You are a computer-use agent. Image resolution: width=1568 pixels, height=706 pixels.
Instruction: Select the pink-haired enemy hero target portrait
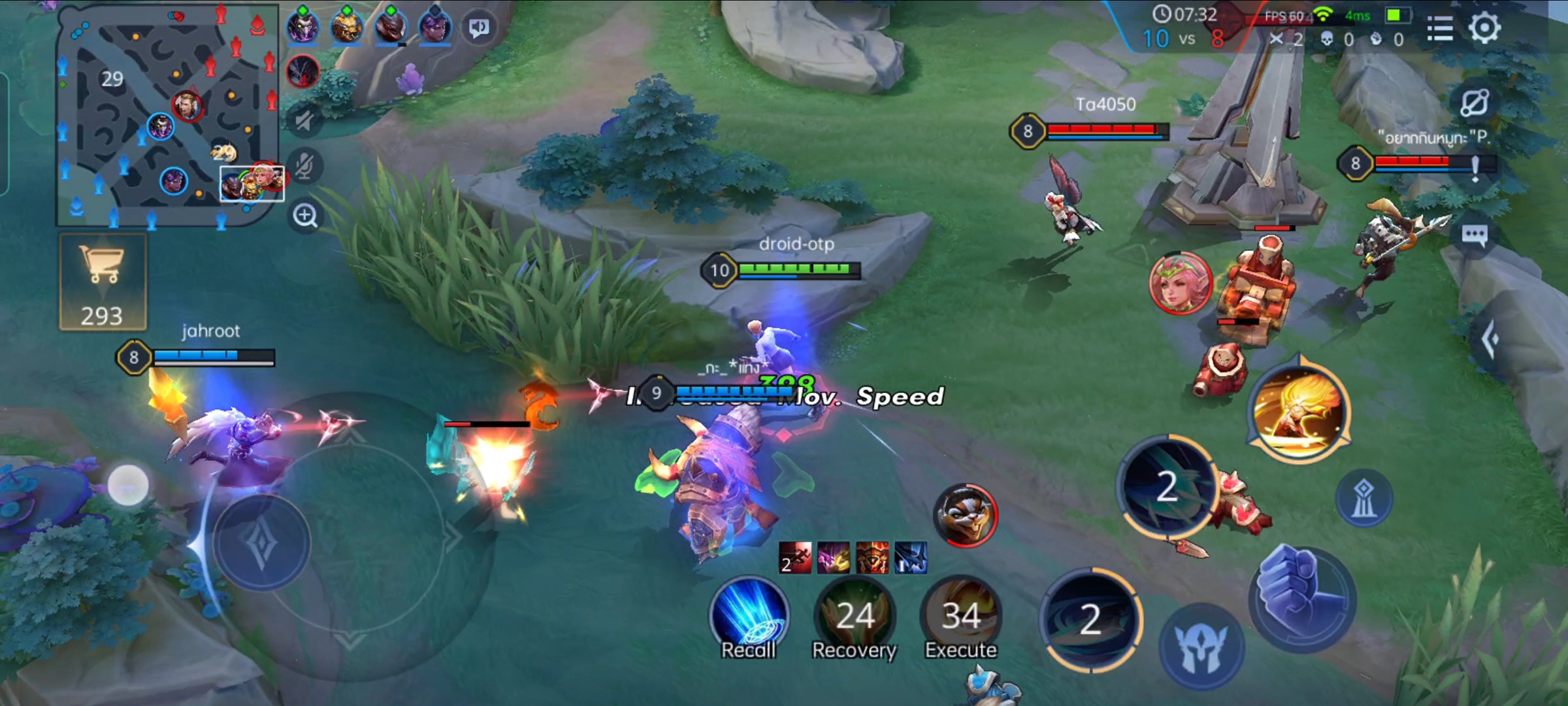pyautogui.click(x=1181, y=282)
